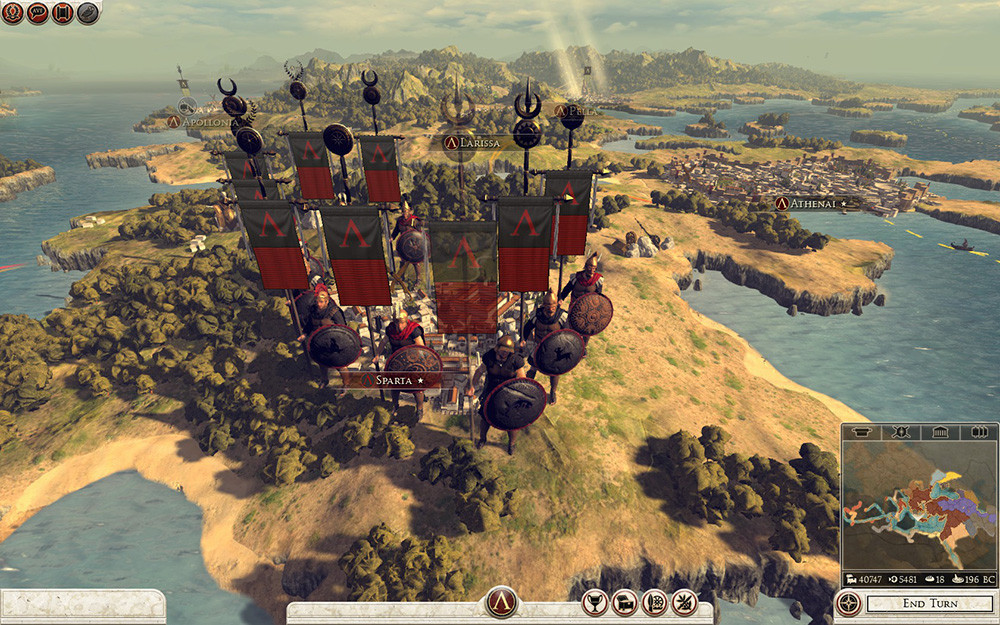
Task: Click the spearhead and wheel icon button
Action: [x=655, y=603]
